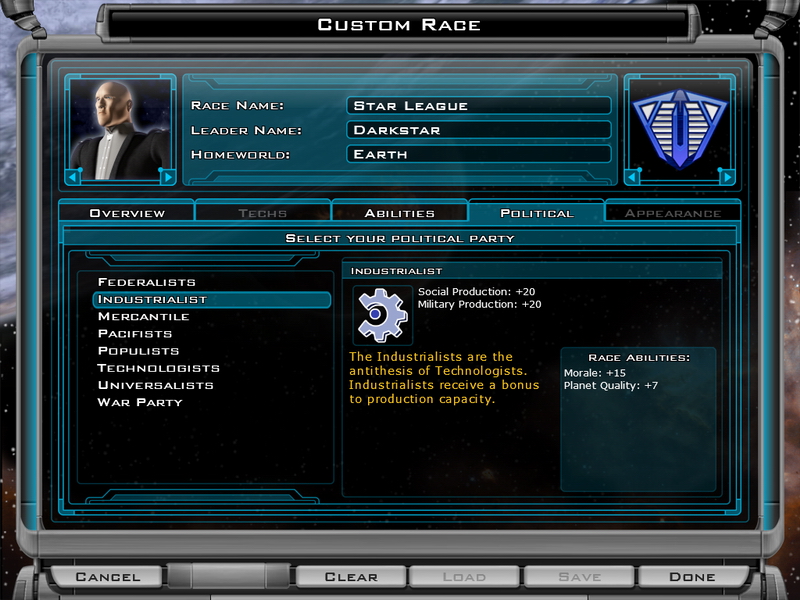Confirm with the Done button

click(692, 576)
